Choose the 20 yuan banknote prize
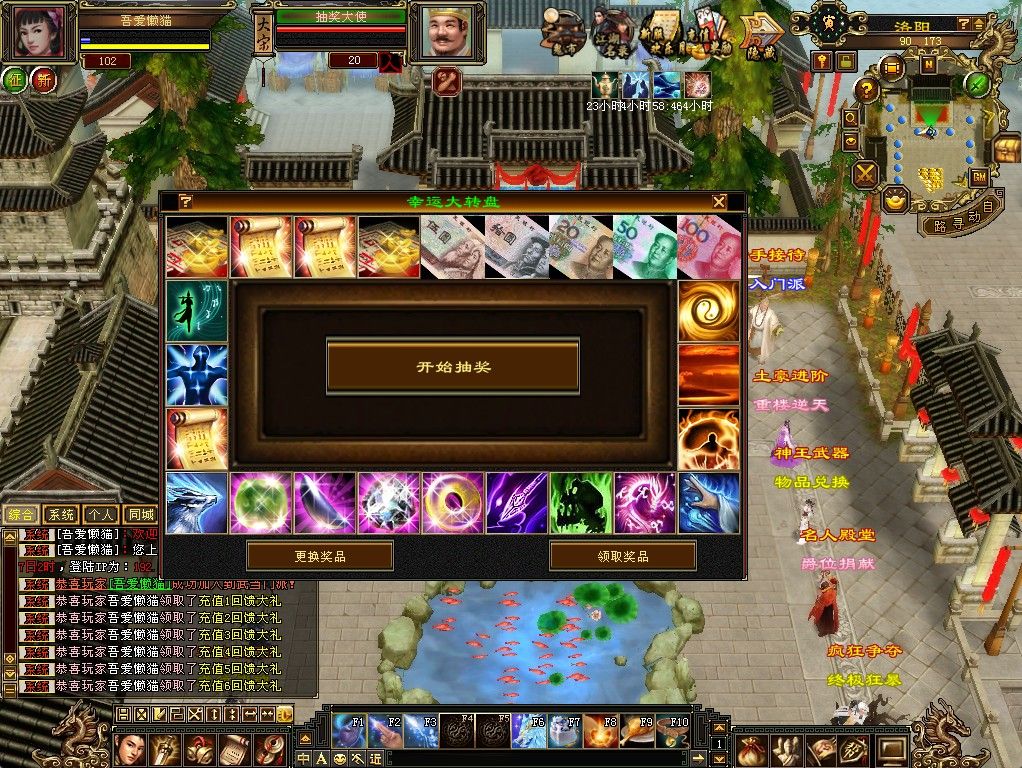 (580, 247)
